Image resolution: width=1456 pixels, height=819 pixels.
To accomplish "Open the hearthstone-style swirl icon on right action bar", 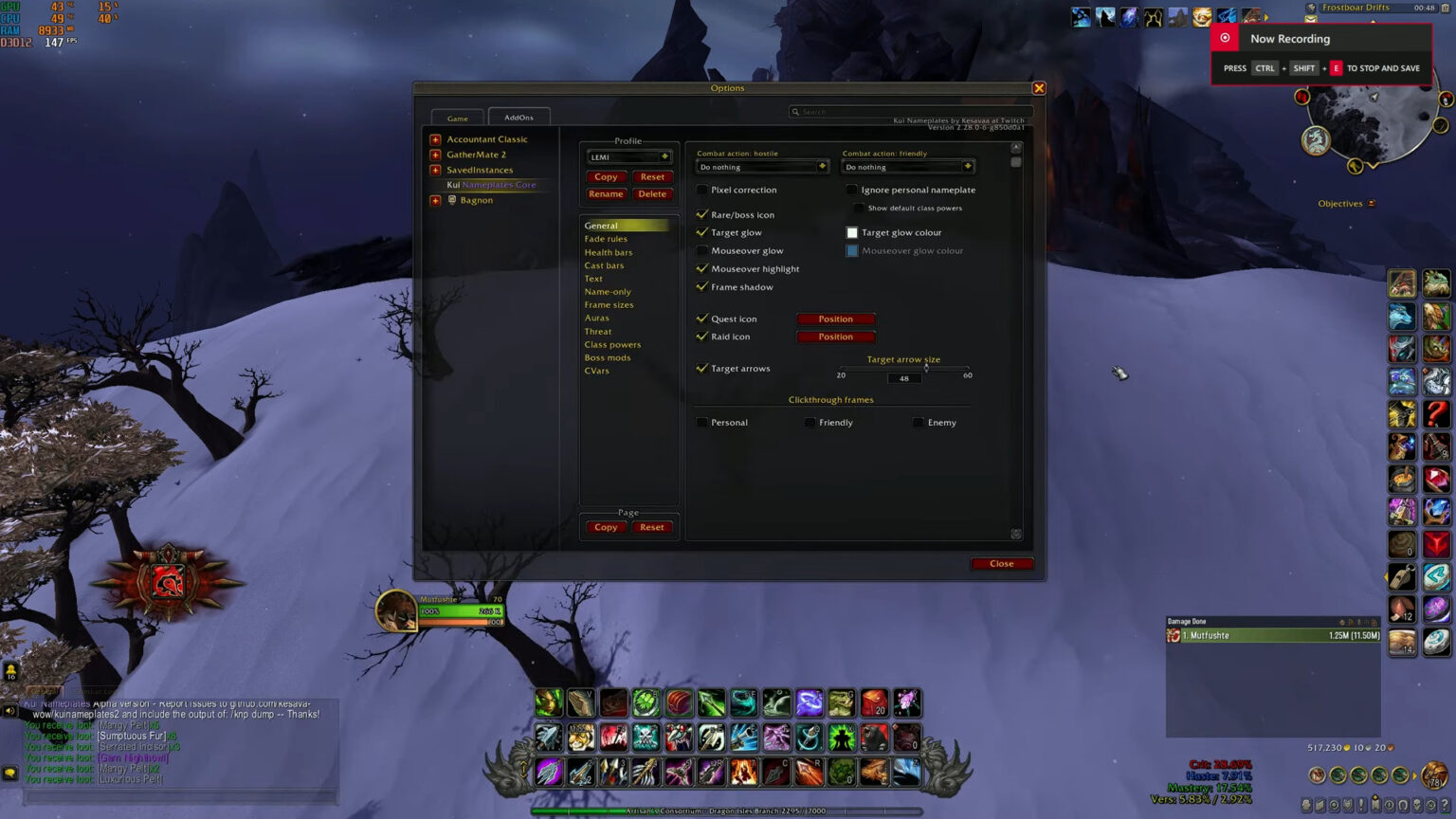I will [x=1435, y=641].
